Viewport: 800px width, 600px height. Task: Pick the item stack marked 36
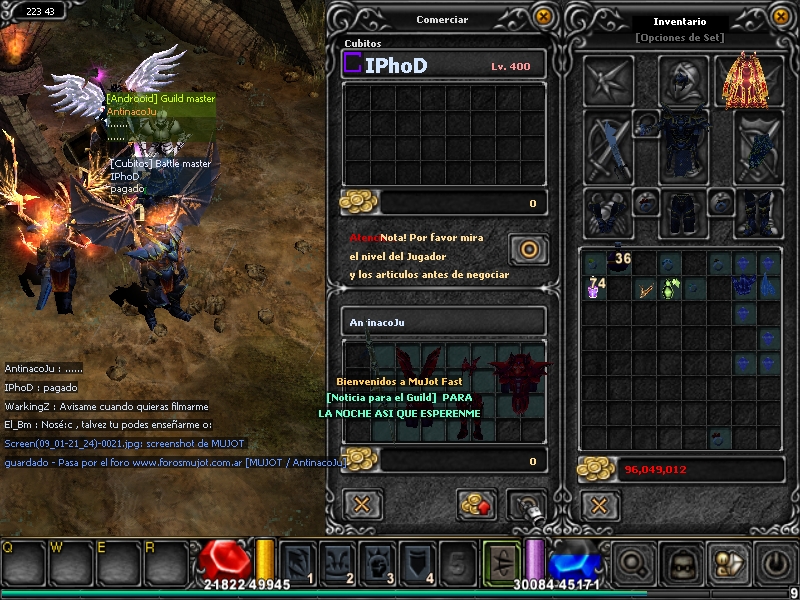tap(620, 262)
